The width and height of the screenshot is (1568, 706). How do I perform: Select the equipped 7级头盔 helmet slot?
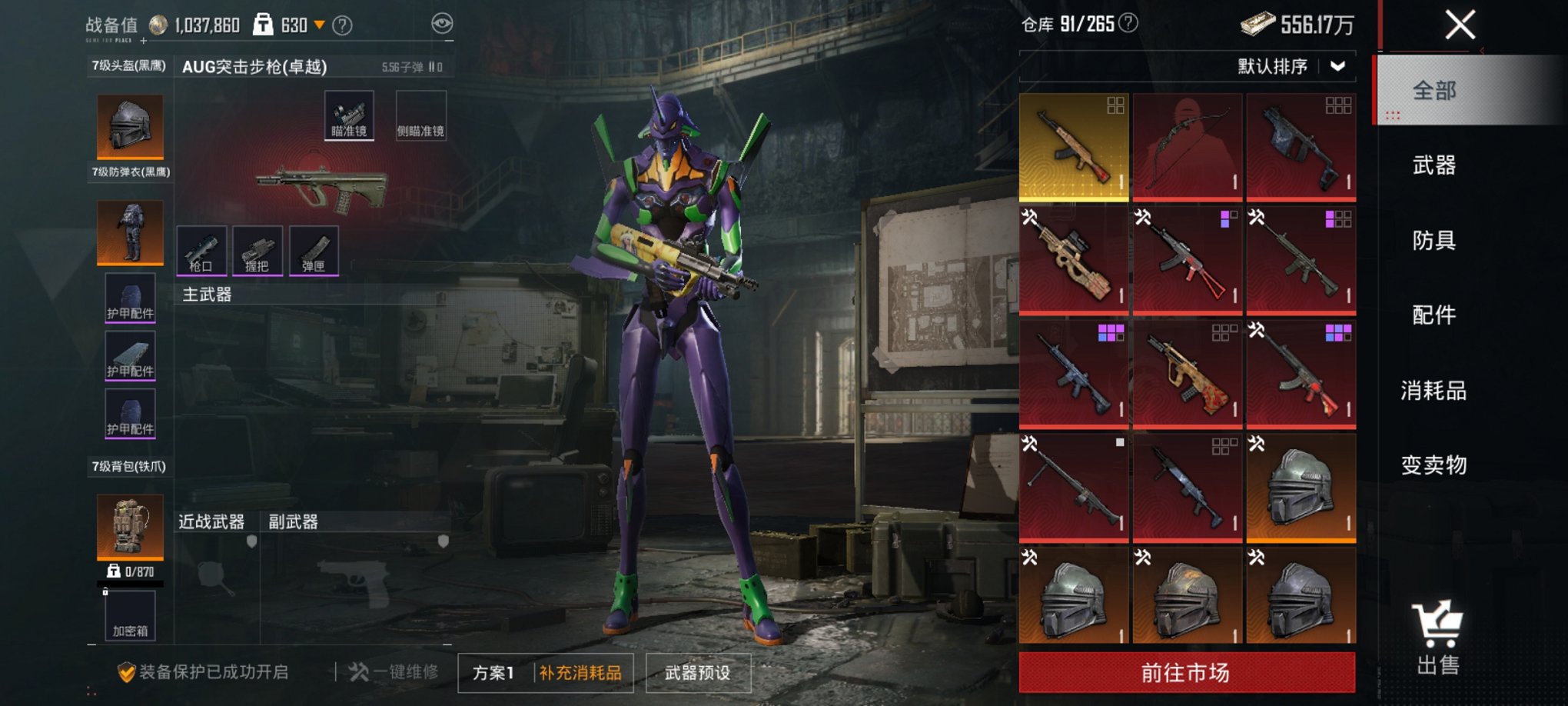pyautogui.click(x=130, y=127)
